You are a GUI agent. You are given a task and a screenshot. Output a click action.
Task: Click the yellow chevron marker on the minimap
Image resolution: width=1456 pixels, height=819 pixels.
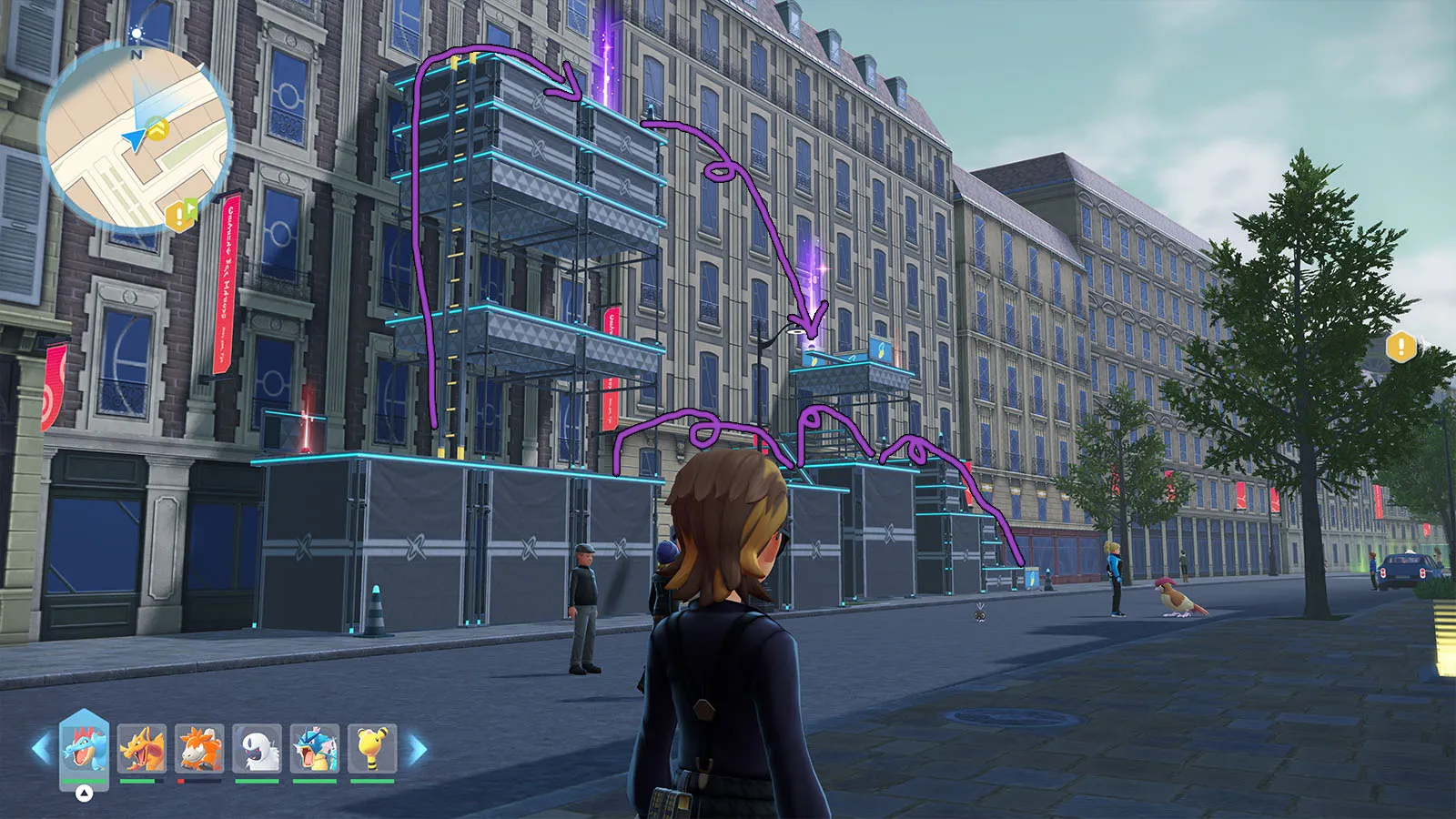pos(158,128)
